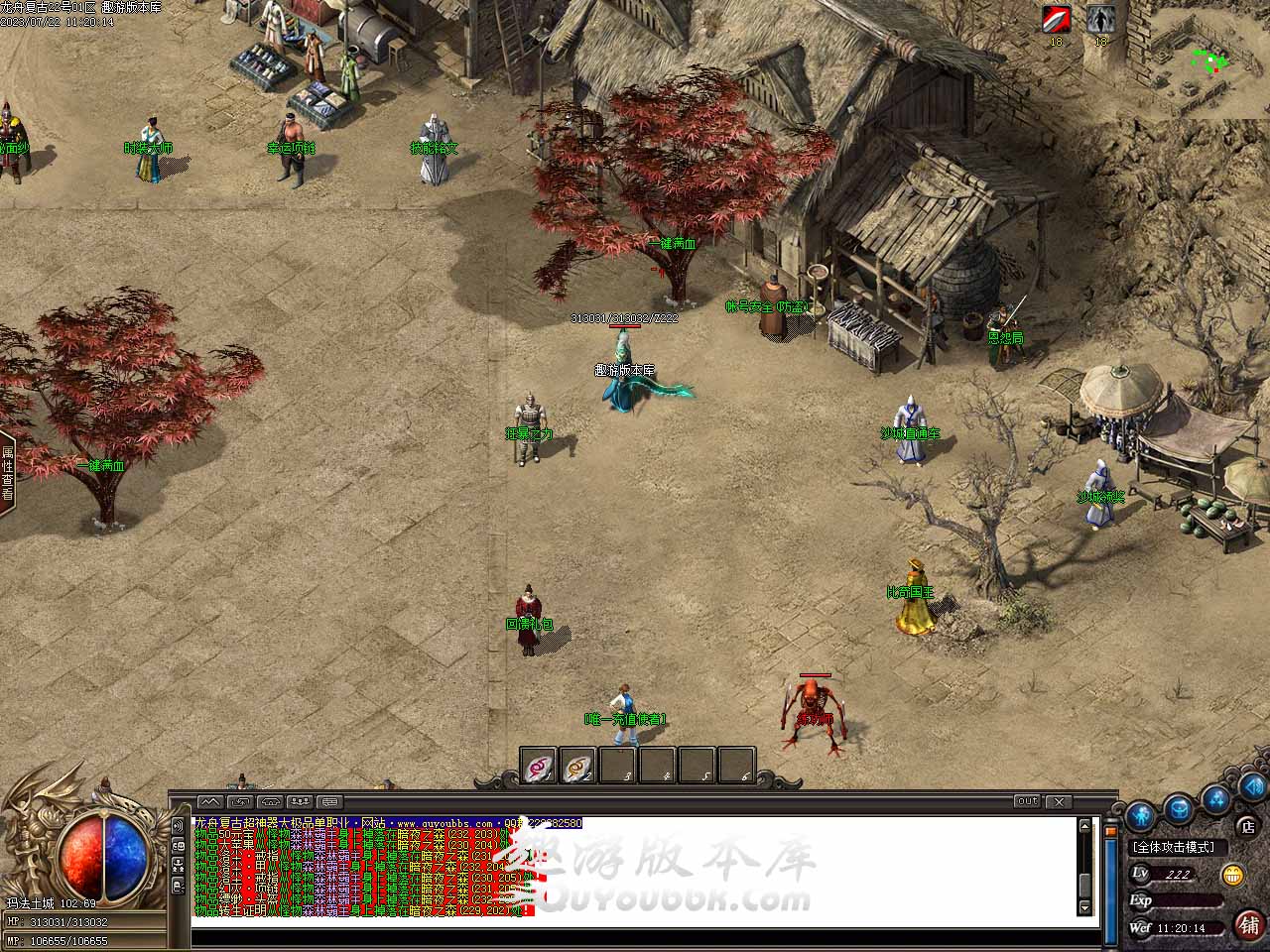Viewport: 1270px width, 952px height.
Task: Open the skills orb button
Action: [1216, 798]
